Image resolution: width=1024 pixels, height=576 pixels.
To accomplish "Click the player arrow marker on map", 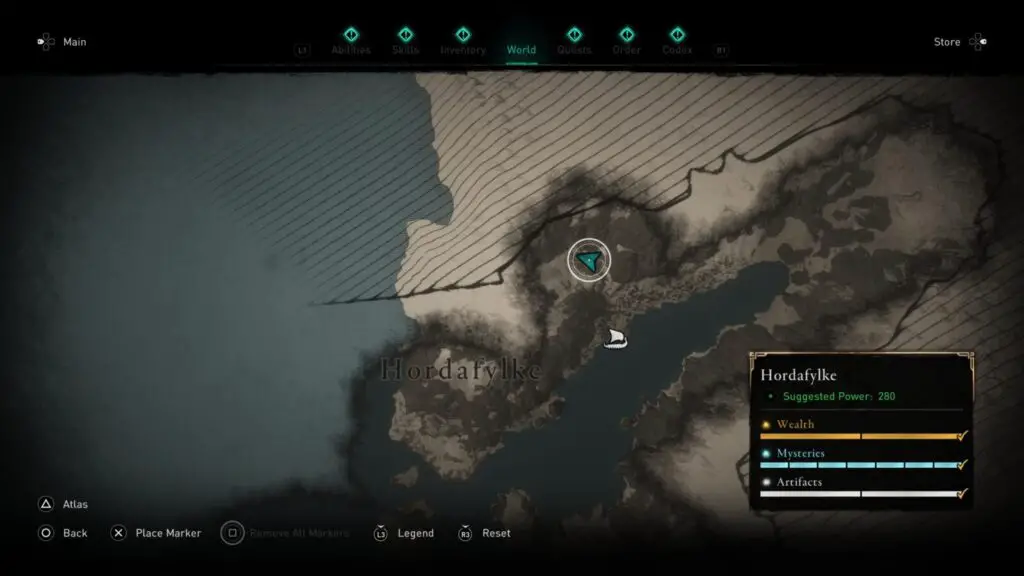I will pyautogui.click(x=589, y=261).
